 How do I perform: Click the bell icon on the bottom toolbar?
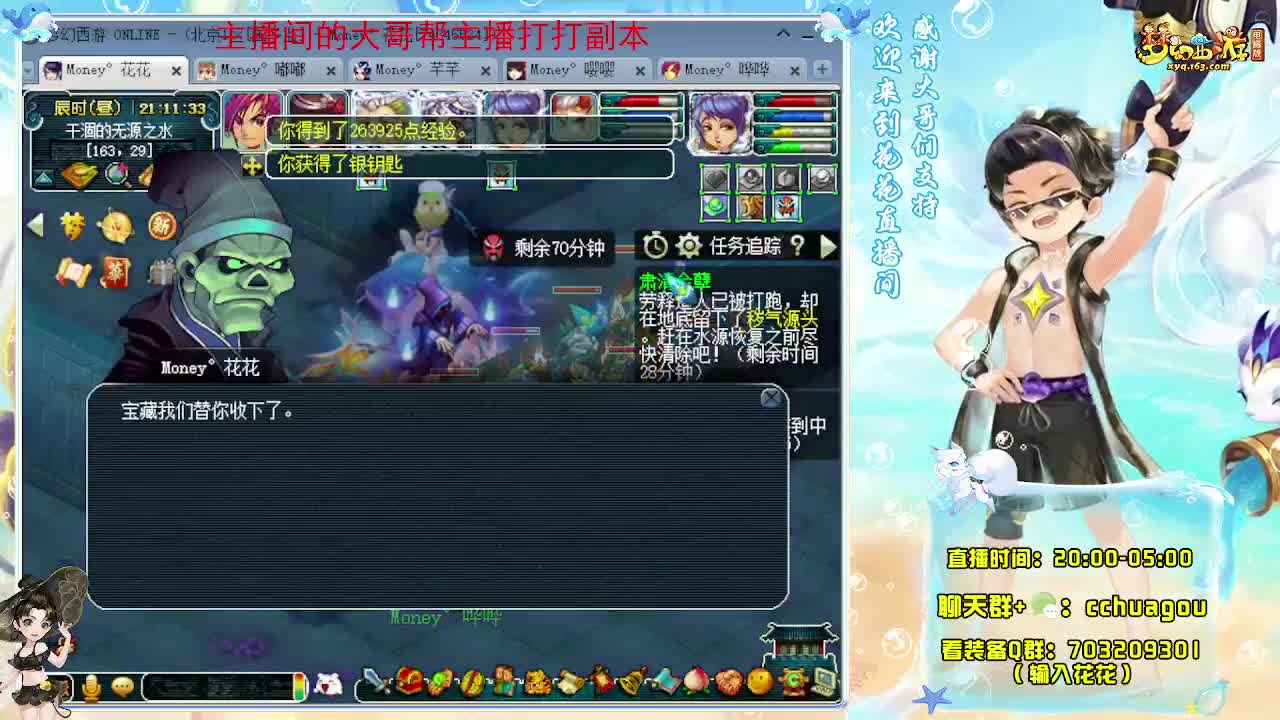(629, 682)
